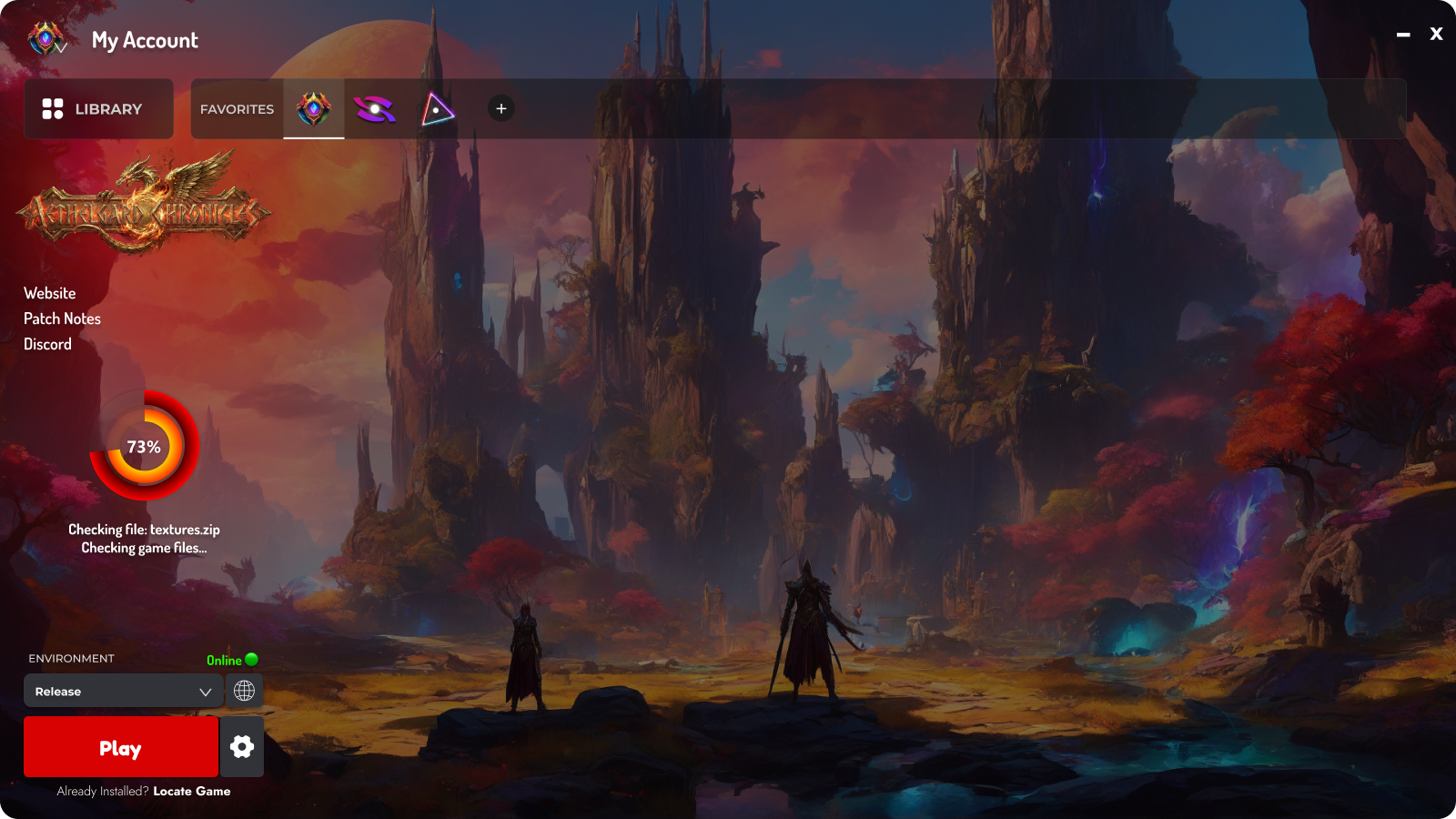
Task: Click the plus icon to add a game
Action: pos(500,108)
